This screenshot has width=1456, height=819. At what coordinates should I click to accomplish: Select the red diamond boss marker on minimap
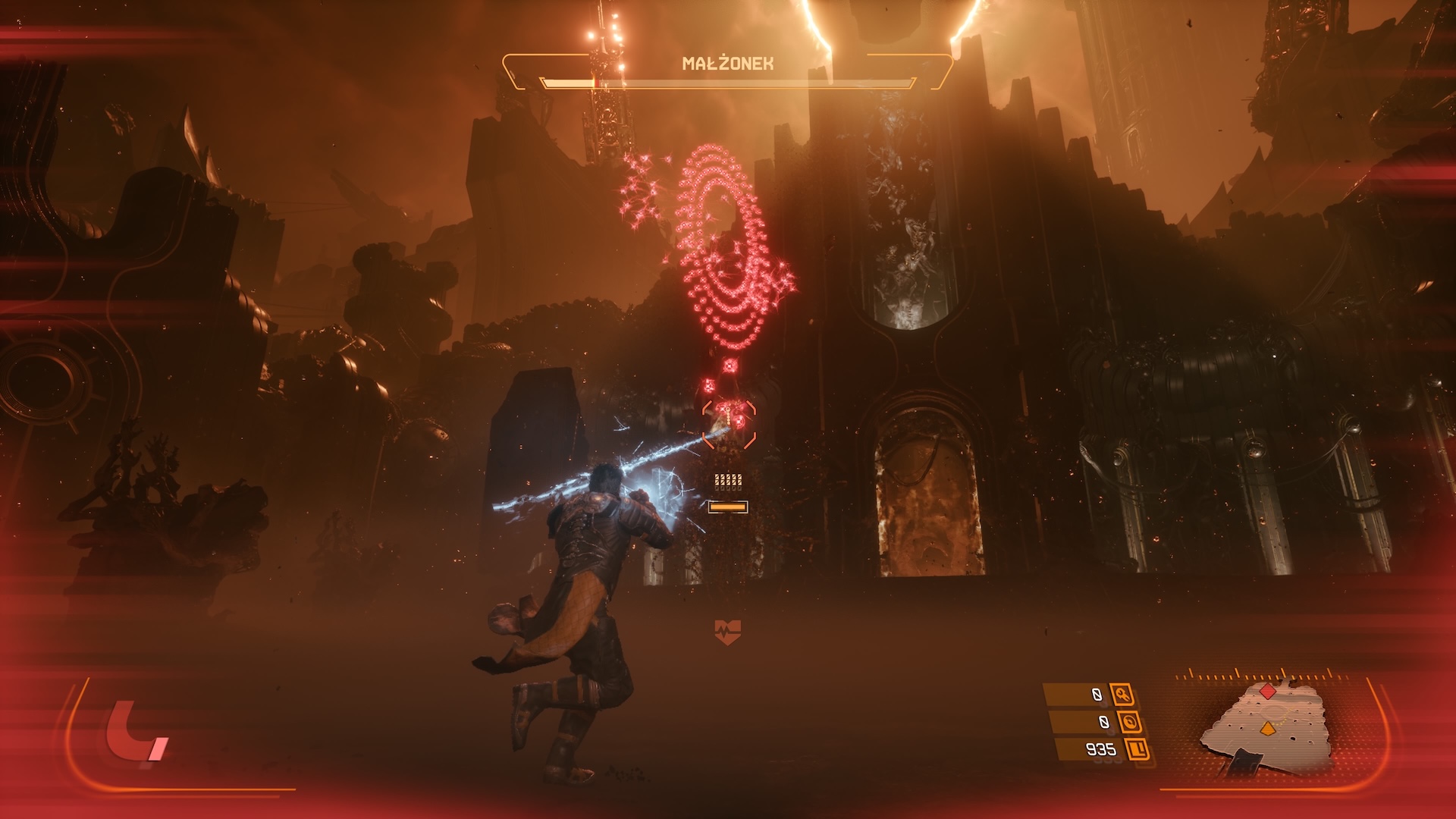pos(1267,691)
